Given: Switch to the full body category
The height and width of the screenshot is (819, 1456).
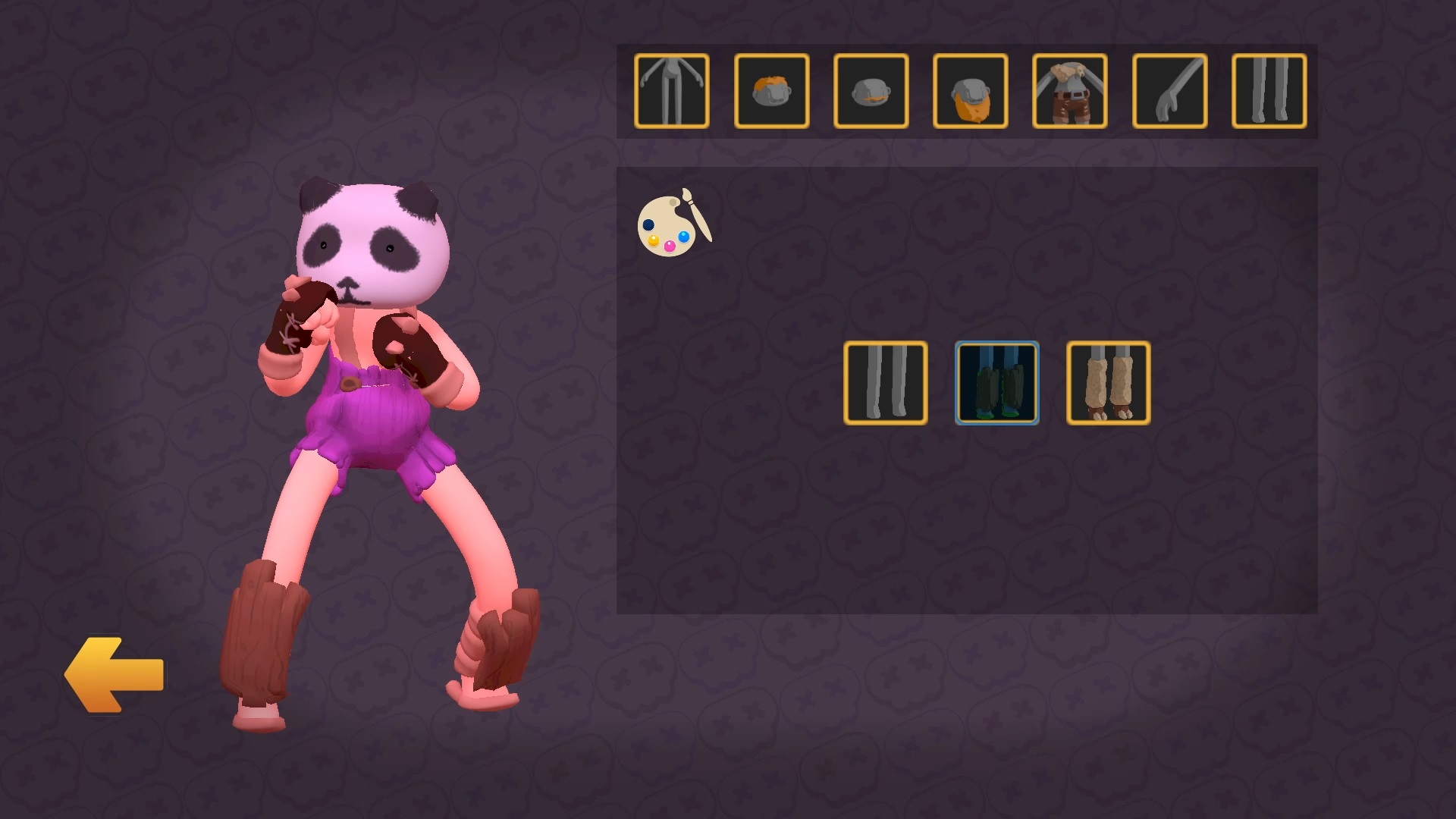Looking at the screenshot, I should [672, 91].
